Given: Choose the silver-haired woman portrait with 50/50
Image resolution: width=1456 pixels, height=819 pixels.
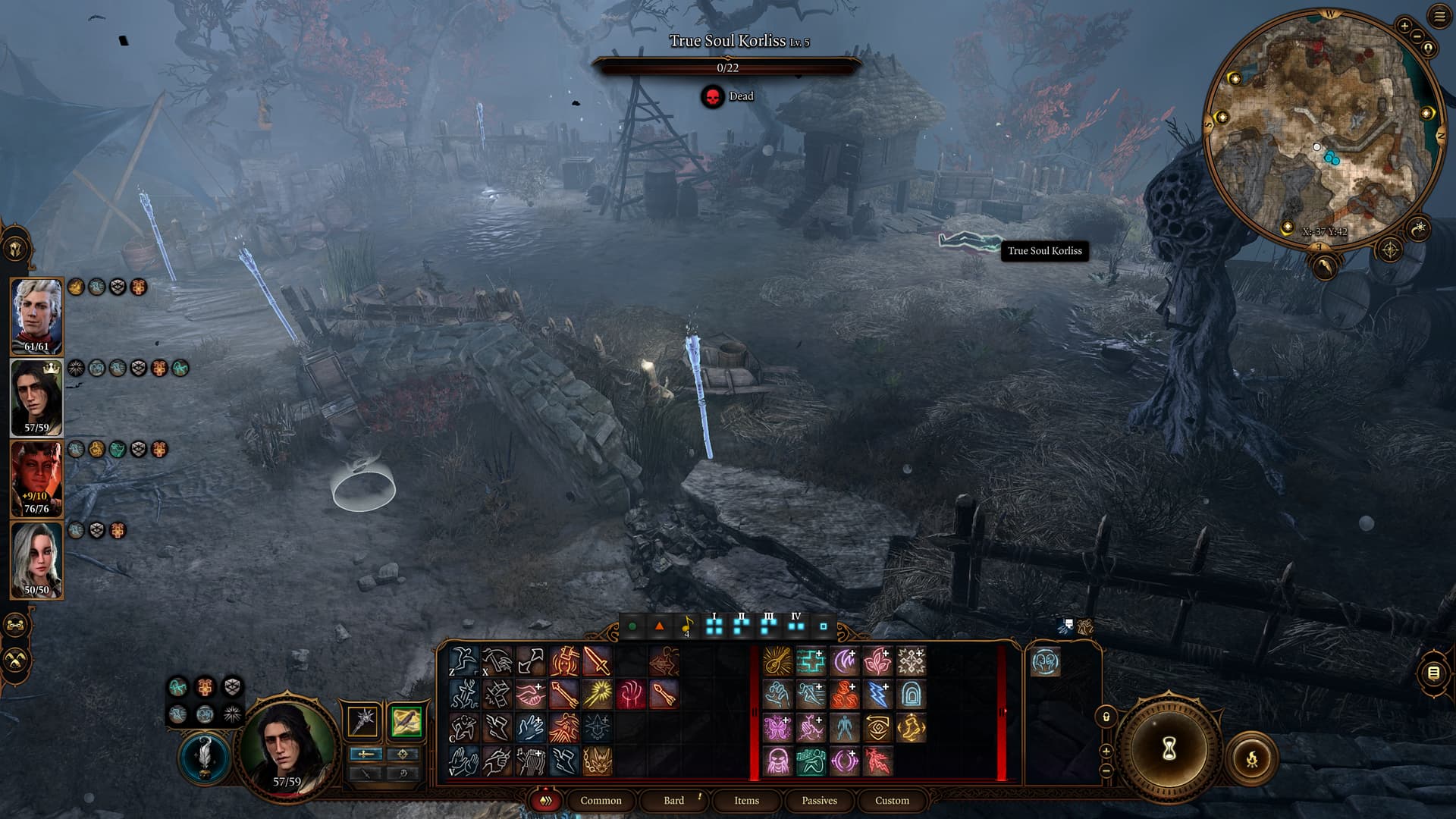Looking at the screenshot, I should point(36,559).
